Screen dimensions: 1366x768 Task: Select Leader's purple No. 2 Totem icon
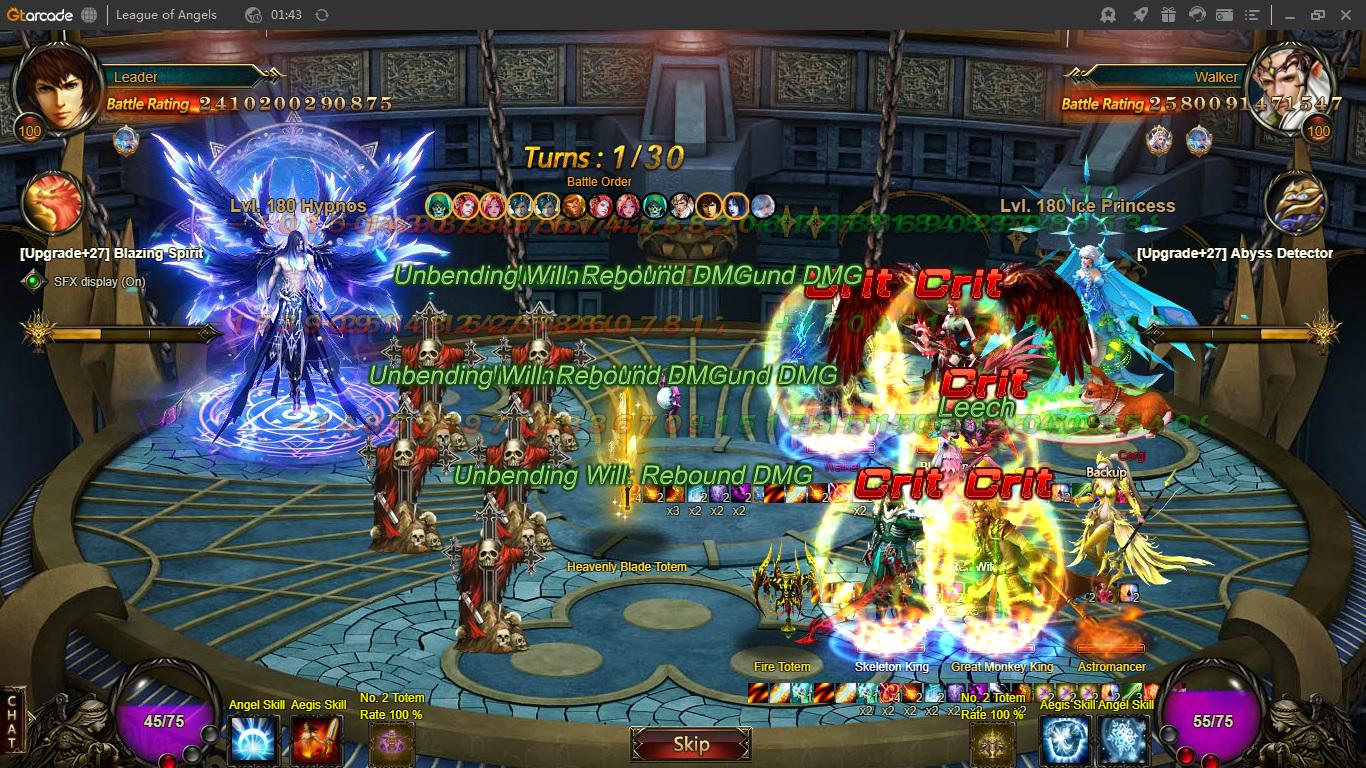[x=391, y=744]
